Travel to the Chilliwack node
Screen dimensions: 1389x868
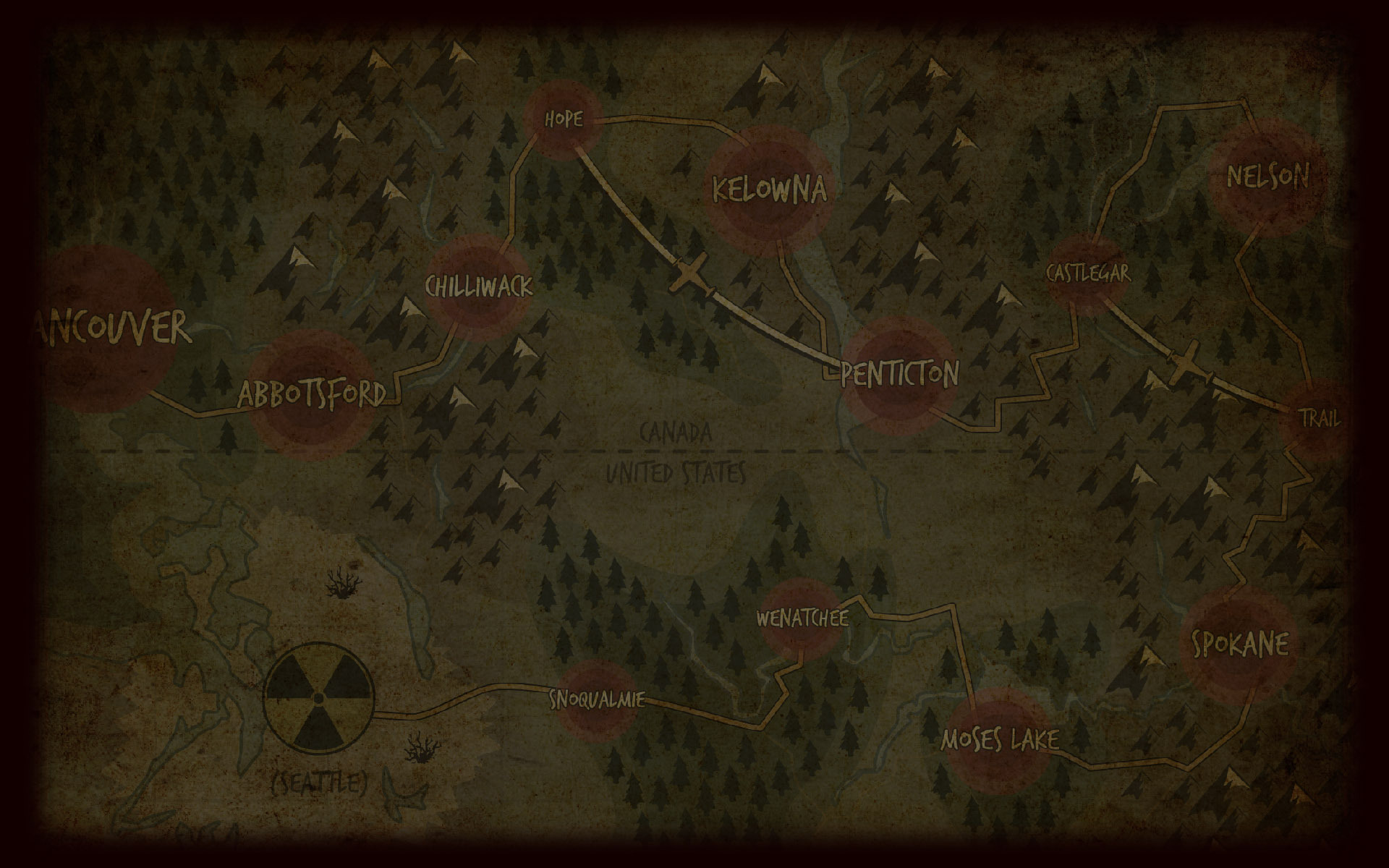click(478, 287)
